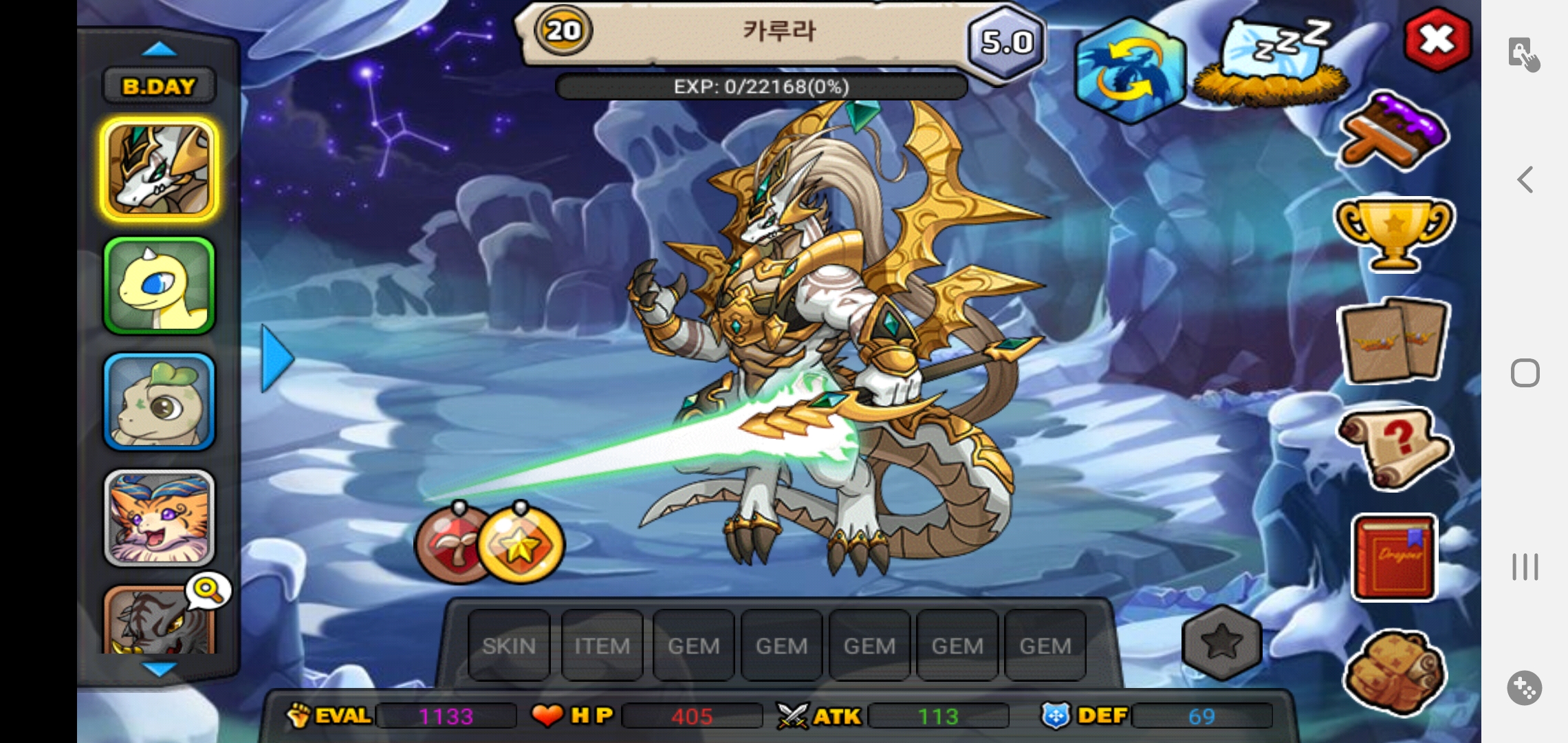Toggle the star favorite hexagon
The width and height of the screenshot is (1568, 743).
[x=1222, y=643]
